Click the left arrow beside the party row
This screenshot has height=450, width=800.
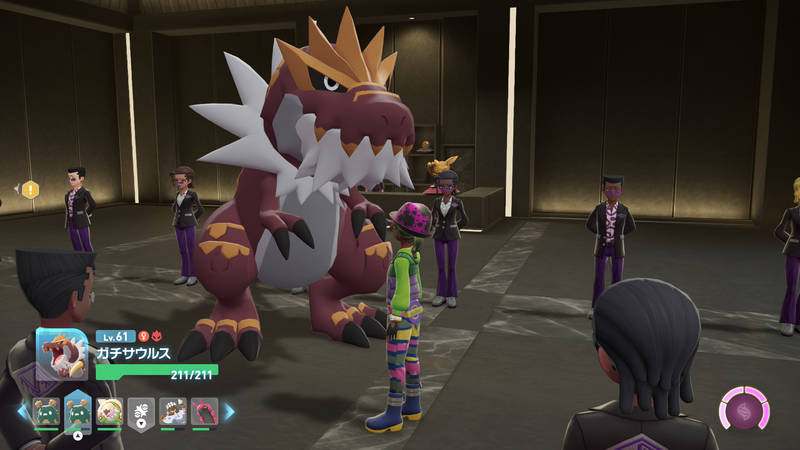pos(22,411)
